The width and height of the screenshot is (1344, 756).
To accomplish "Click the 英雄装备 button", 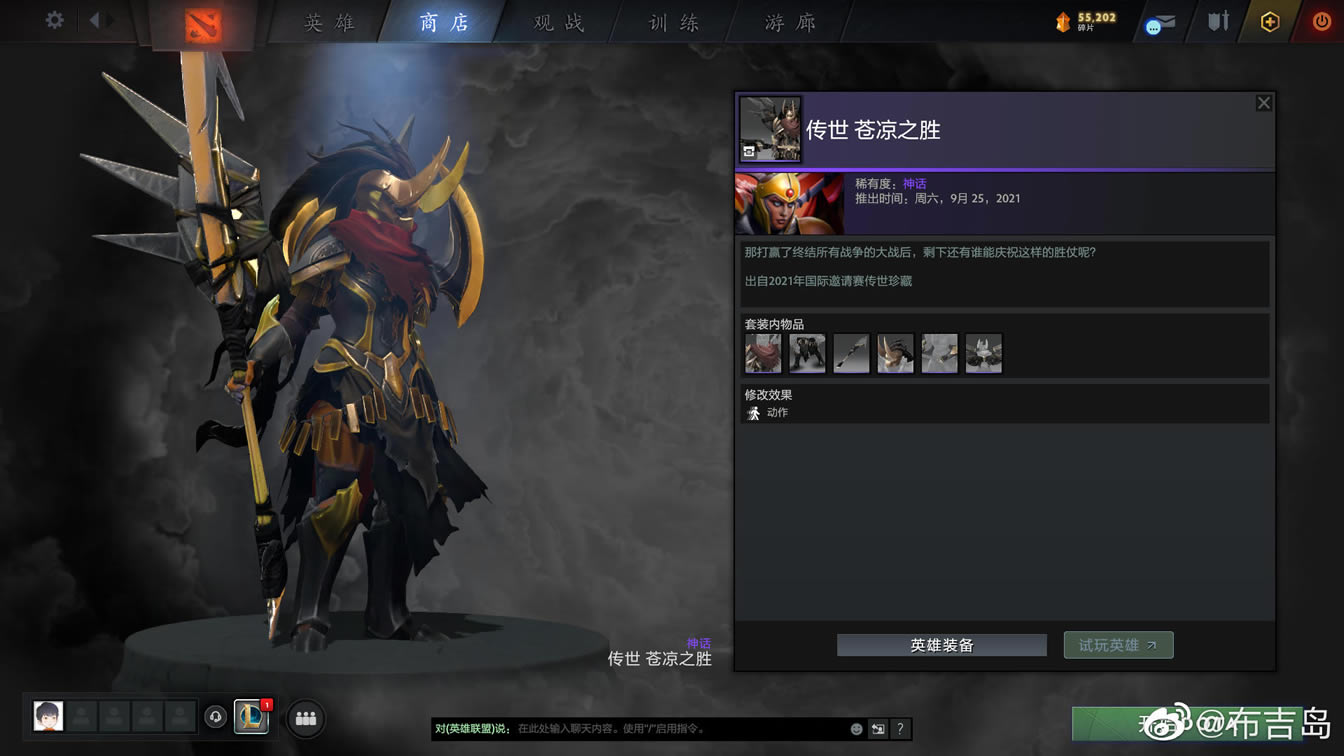I will pos(941,645).
